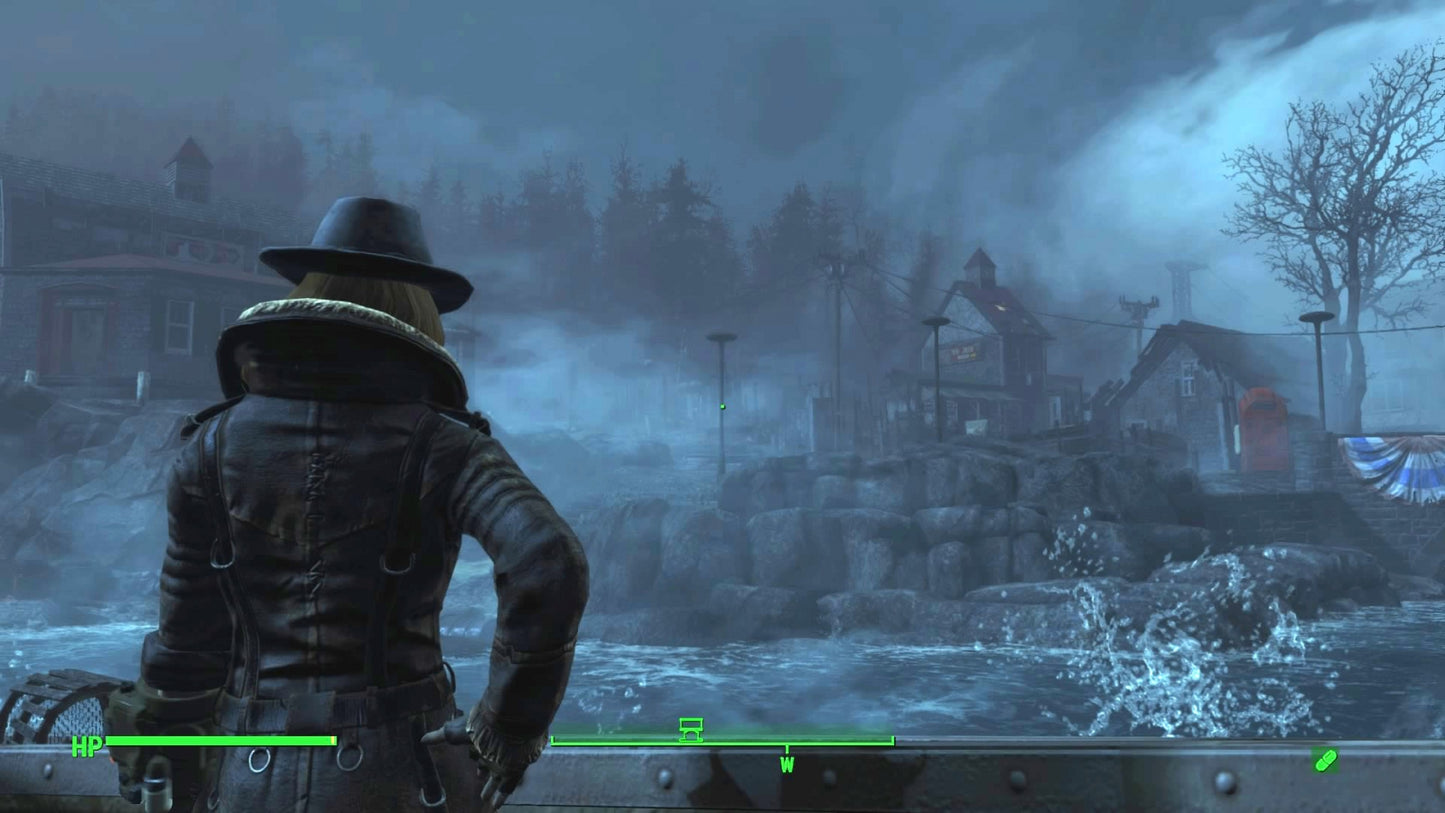Click the compass W heading indicator
The image size is (1445, 813).
pos(787,765)
